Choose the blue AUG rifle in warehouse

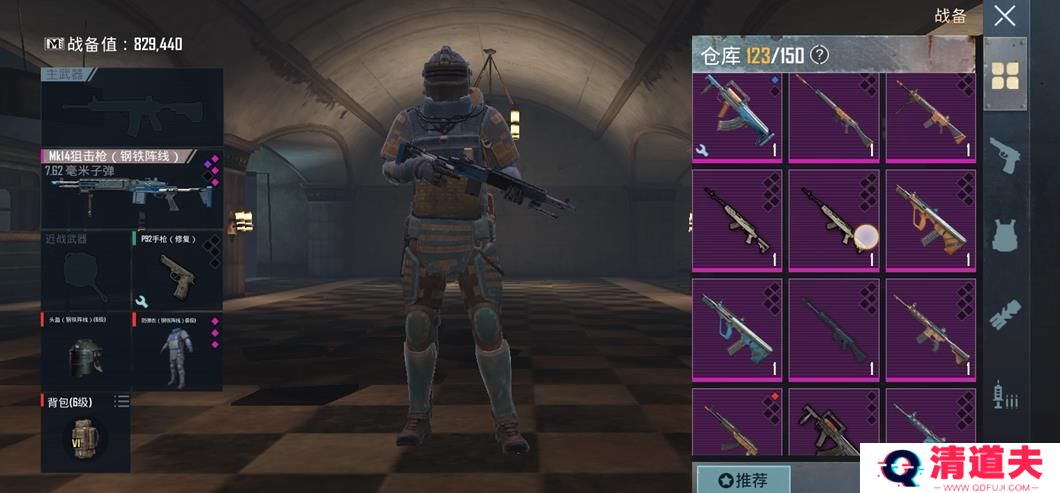point(736,330)
